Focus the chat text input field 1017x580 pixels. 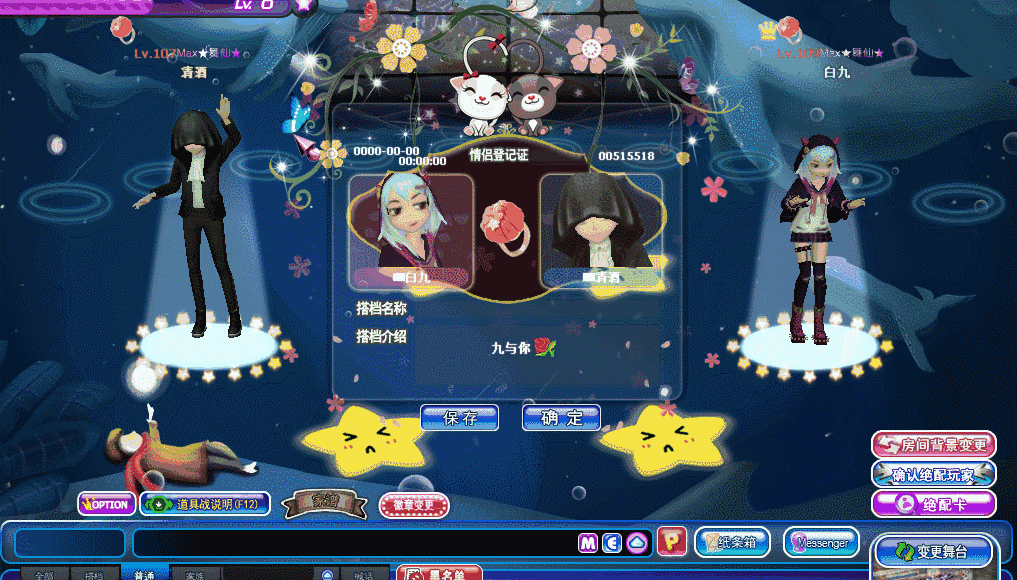click(350, 543)
